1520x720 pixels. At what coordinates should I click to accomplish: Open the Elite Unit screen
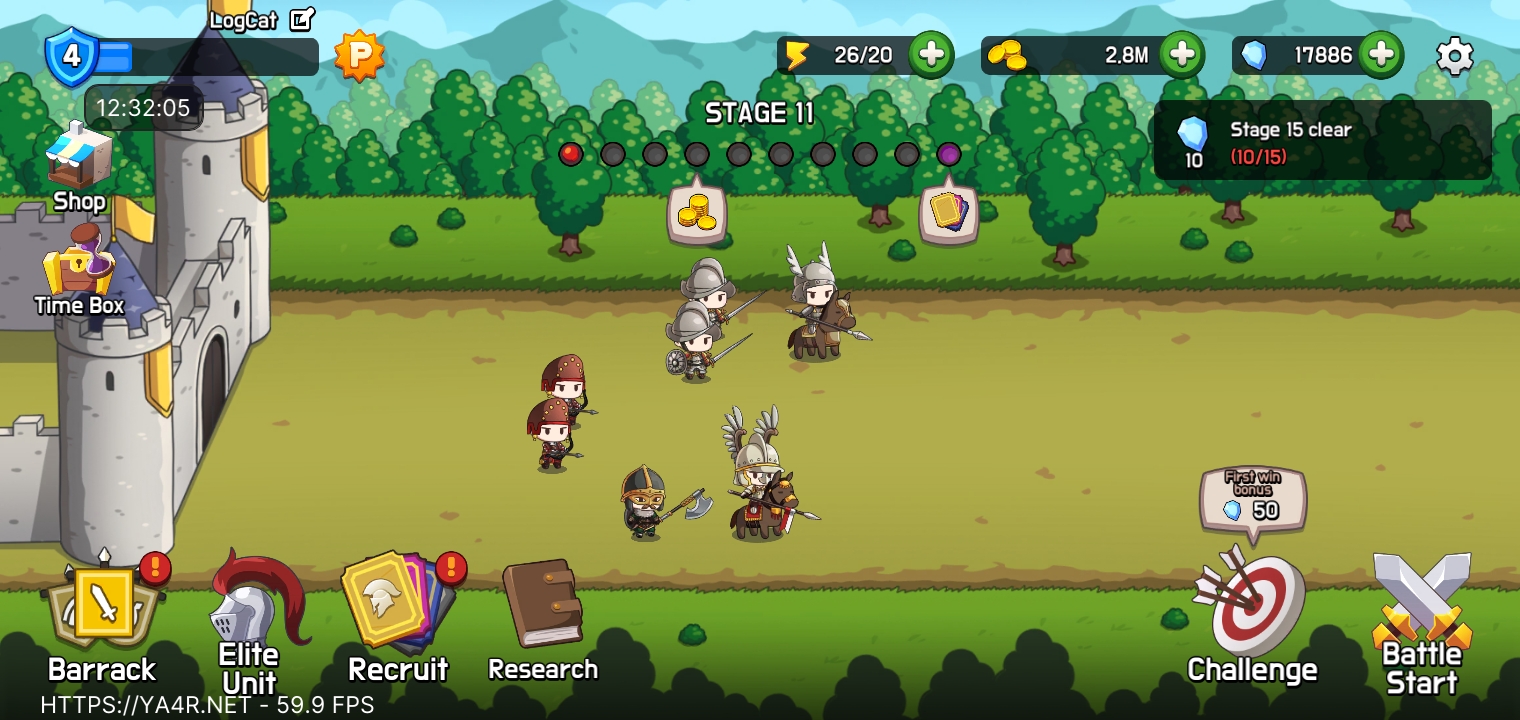coord(250,620)
